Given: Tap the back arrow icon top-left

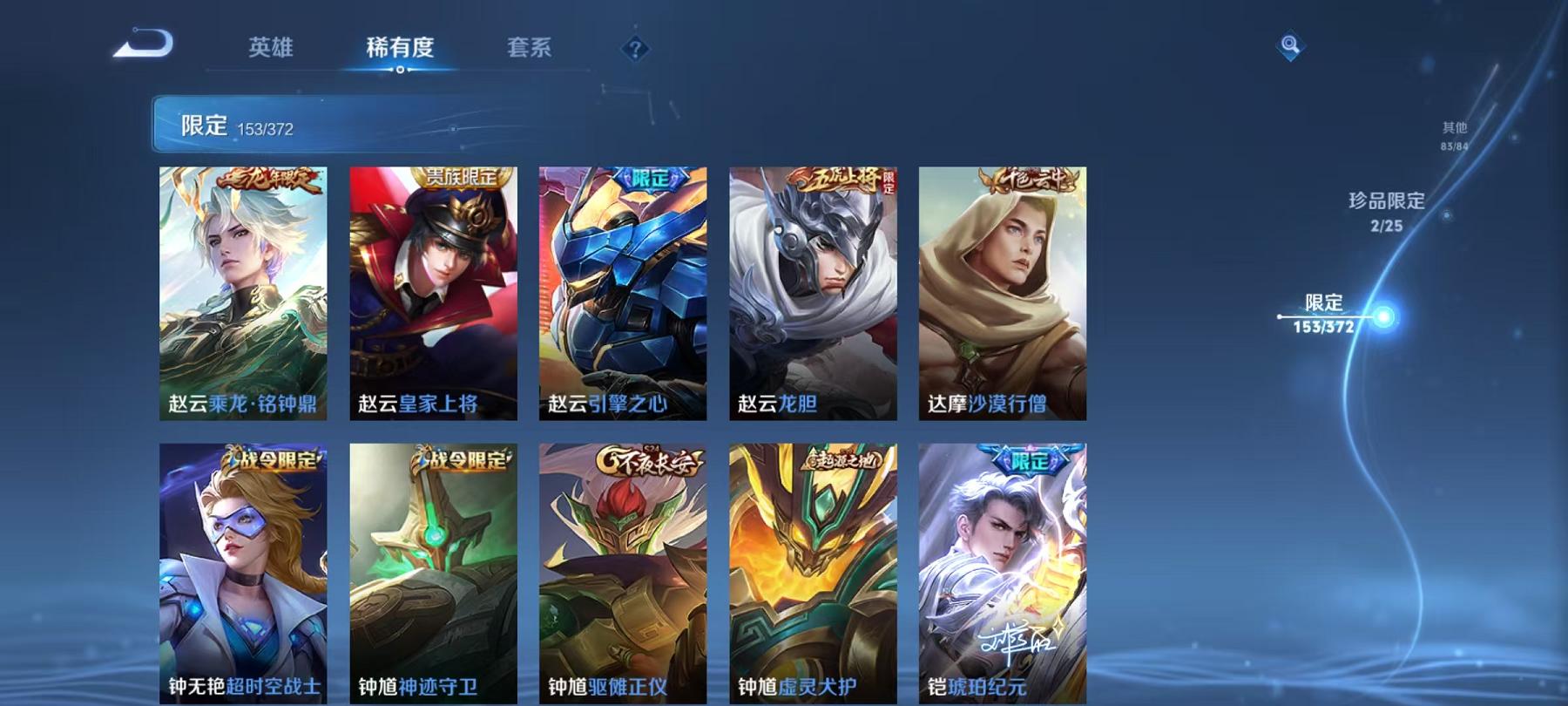Looking at the screenshot, I should coord(144,42).
